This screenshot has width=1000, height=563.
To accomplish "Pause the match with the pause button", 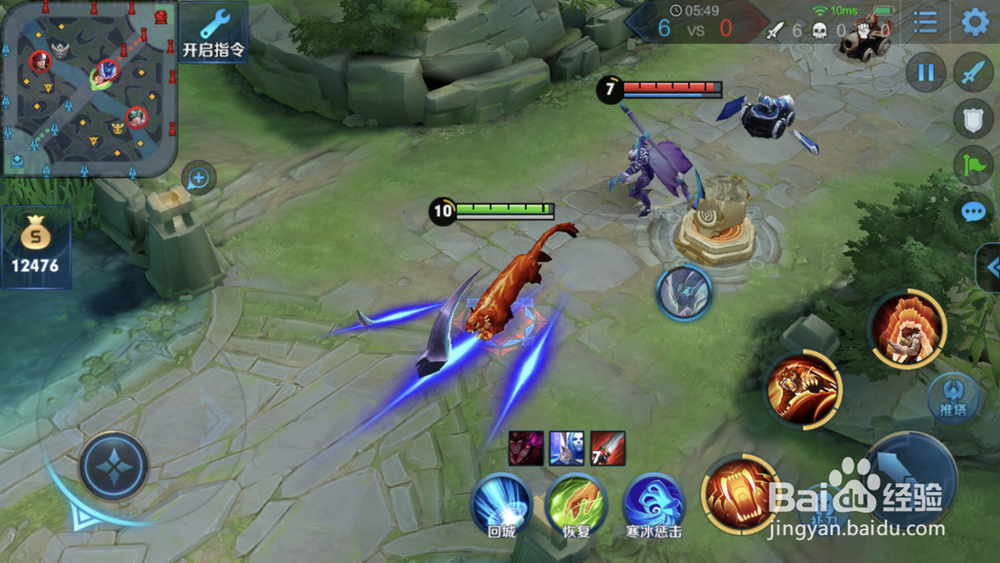I will click(926, 72).
